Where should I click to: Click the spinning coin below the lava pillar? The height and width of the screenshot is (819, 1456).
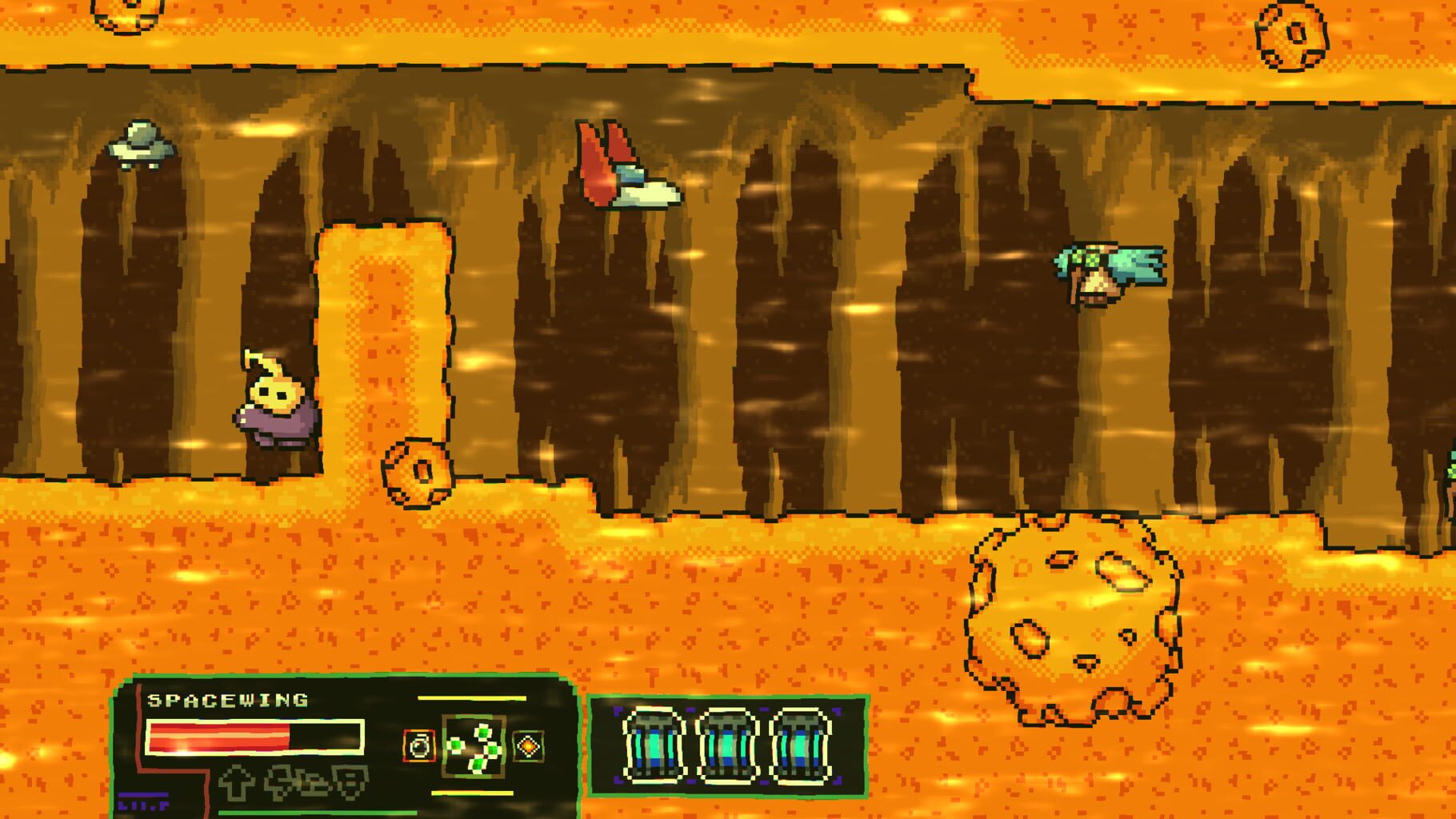coord(418,476)
